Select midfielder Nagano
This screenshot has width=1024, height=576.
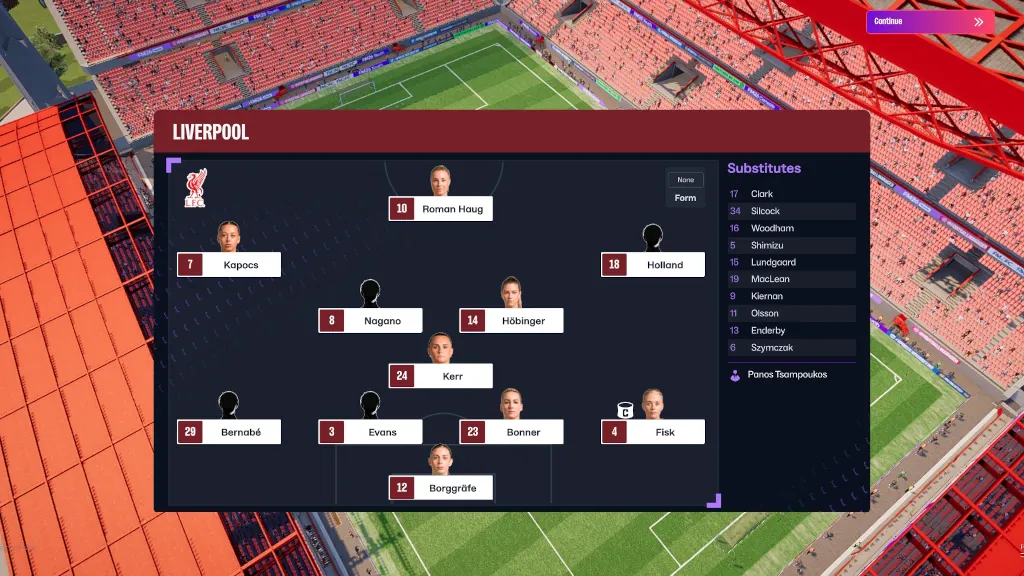click(x=370, y=321)
